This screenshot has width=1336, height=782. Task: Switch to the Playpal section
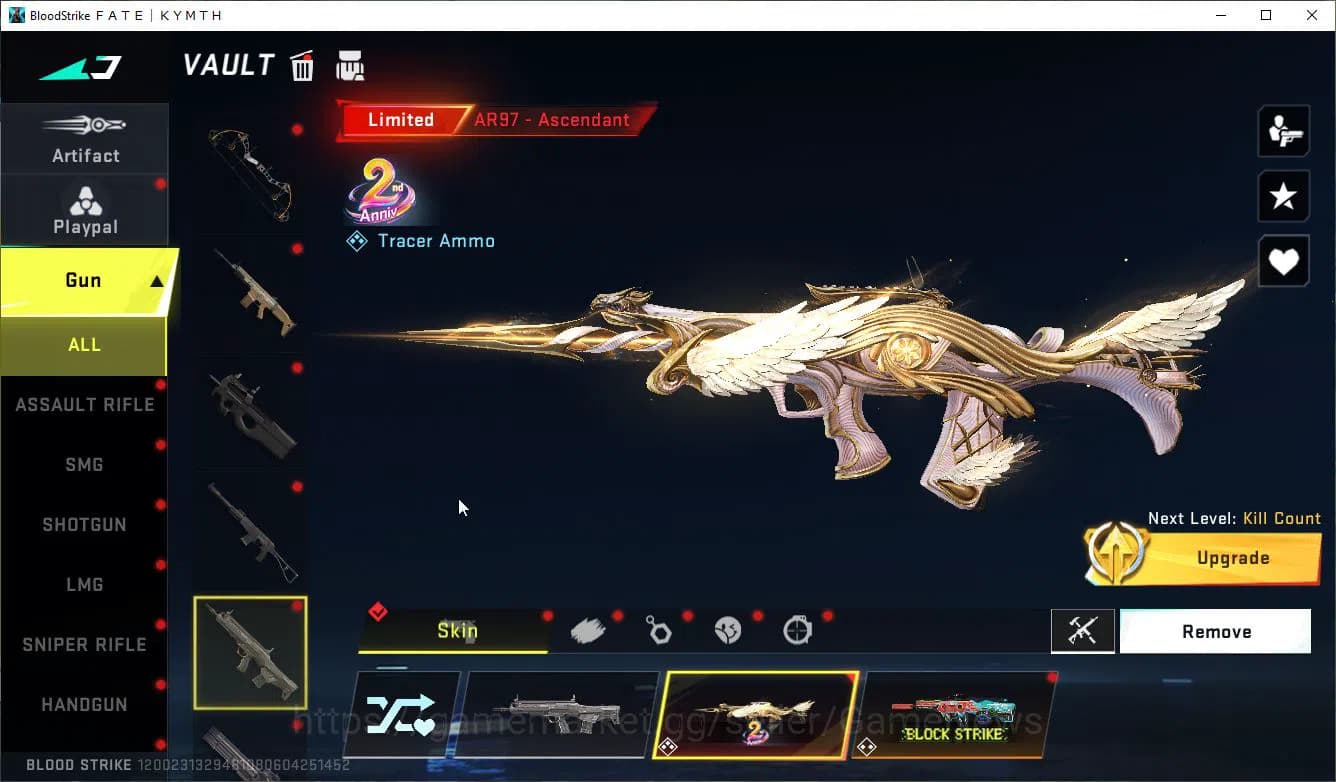(x=85, y=211)
